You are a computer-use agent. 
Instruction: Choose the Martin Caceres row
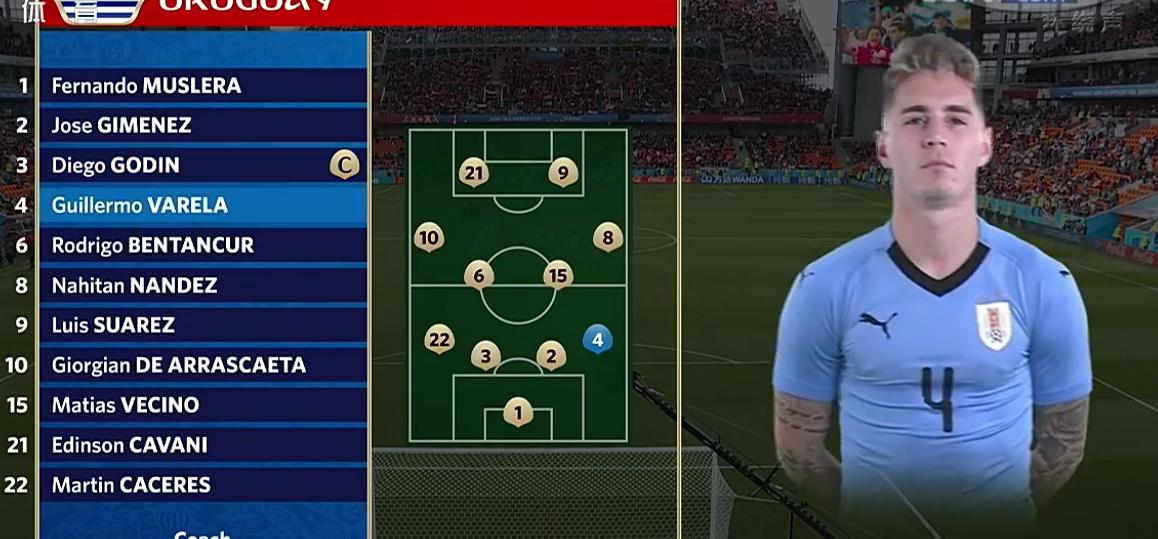click(x=131, y=486)
